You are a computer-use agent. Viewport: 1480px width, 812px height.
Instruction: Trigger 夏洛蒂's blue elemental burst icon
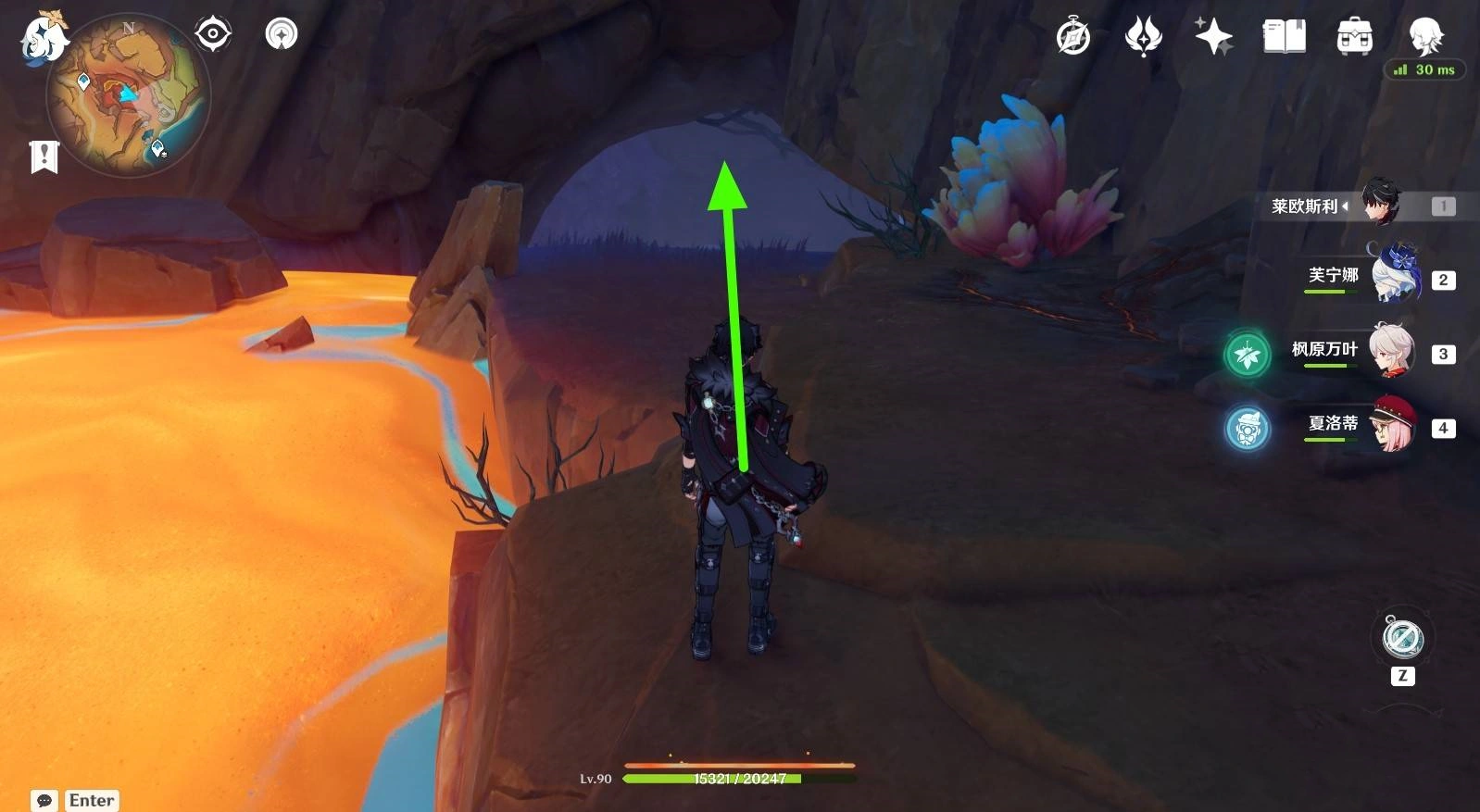[x=1248, y=429]
